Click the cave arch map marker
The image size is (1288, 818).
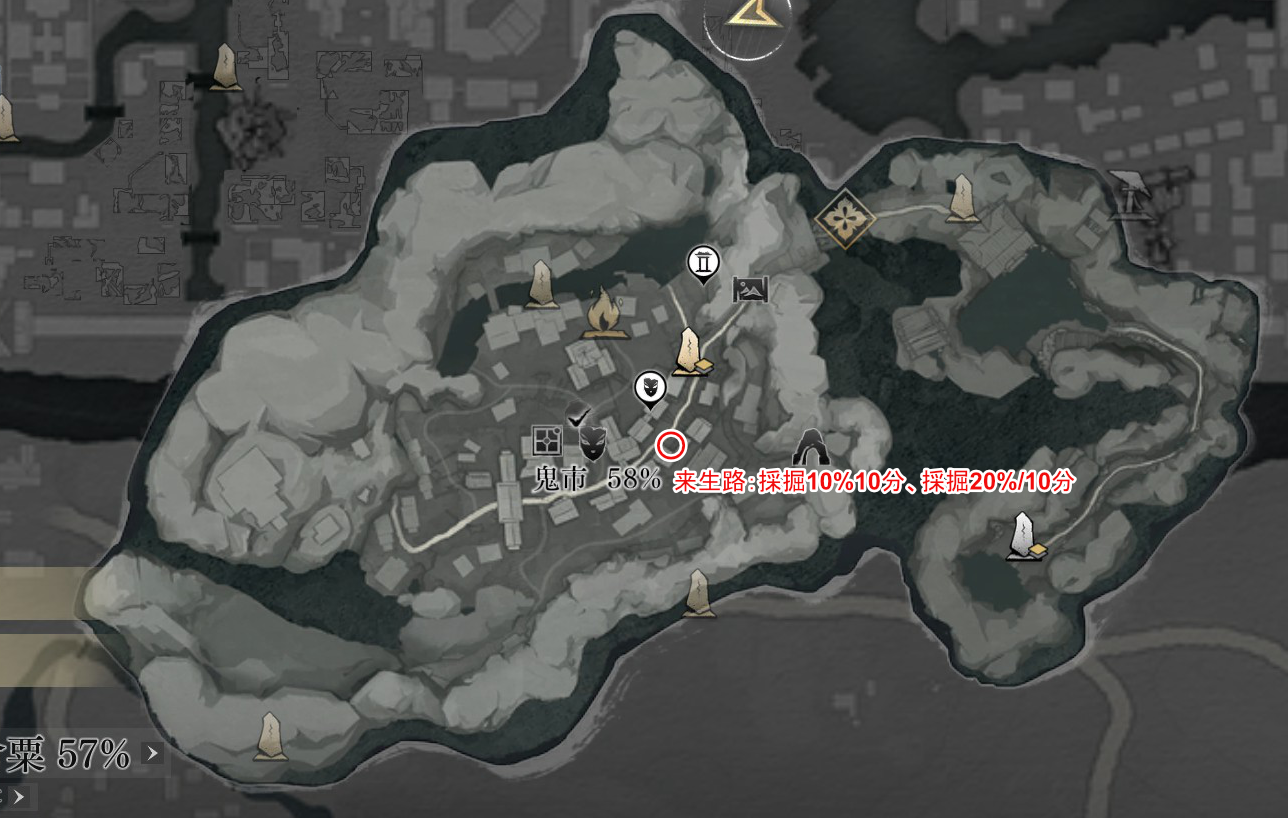(812, 447)
